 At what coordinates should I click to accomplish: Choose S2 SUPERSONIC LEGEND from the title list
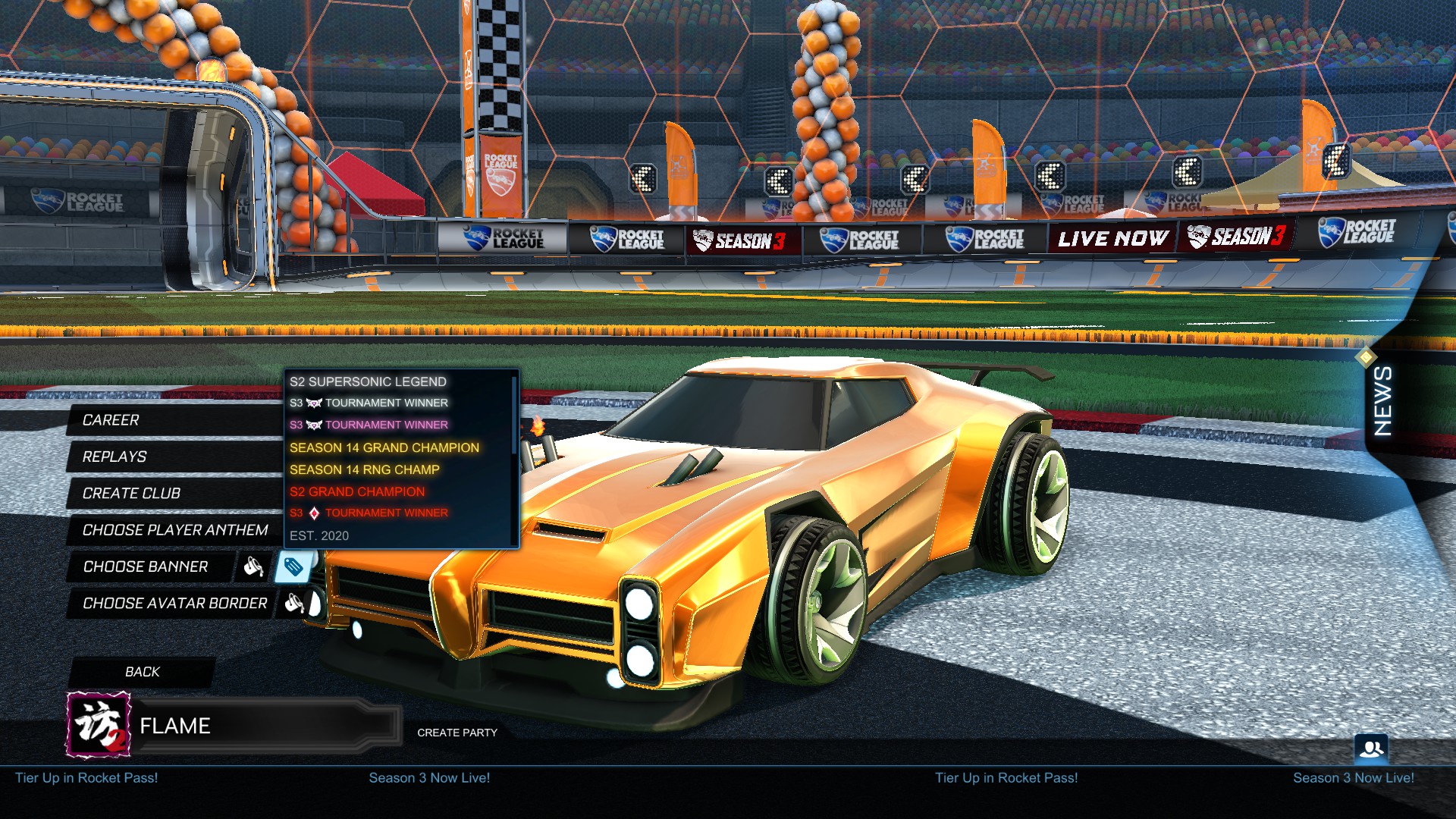[x=367, y=381]
